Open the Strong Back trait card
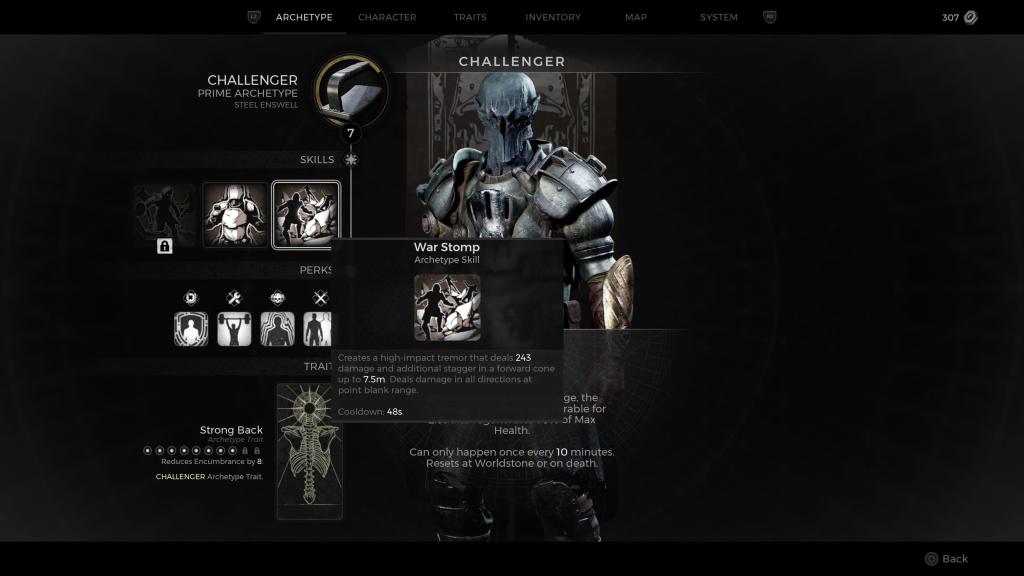Viewport: 1024px width, 576px height. (309, 451)
